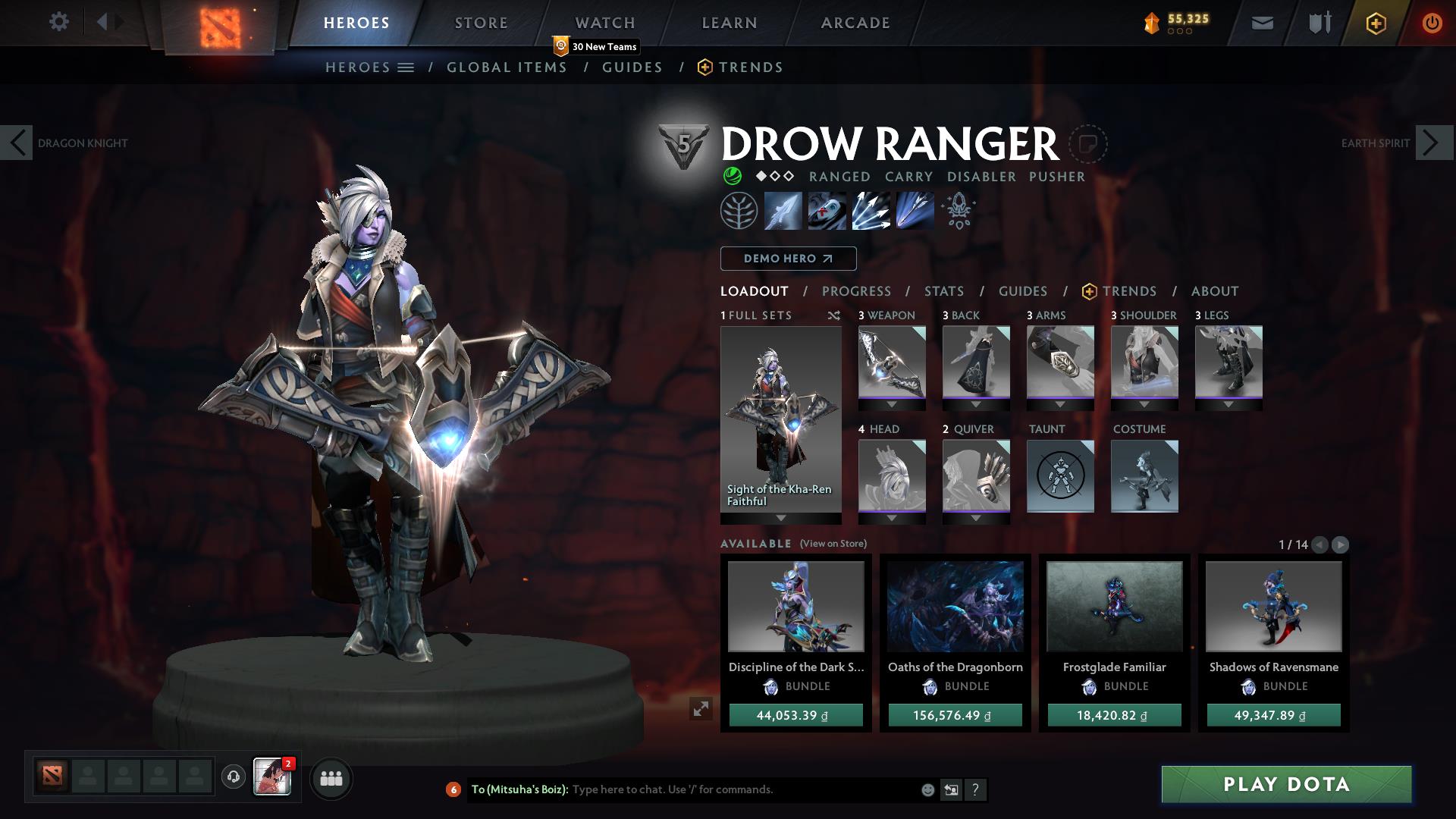Open the WATCH menu
The width and height of the screenshot is (1456, 819).
point(605,22)
